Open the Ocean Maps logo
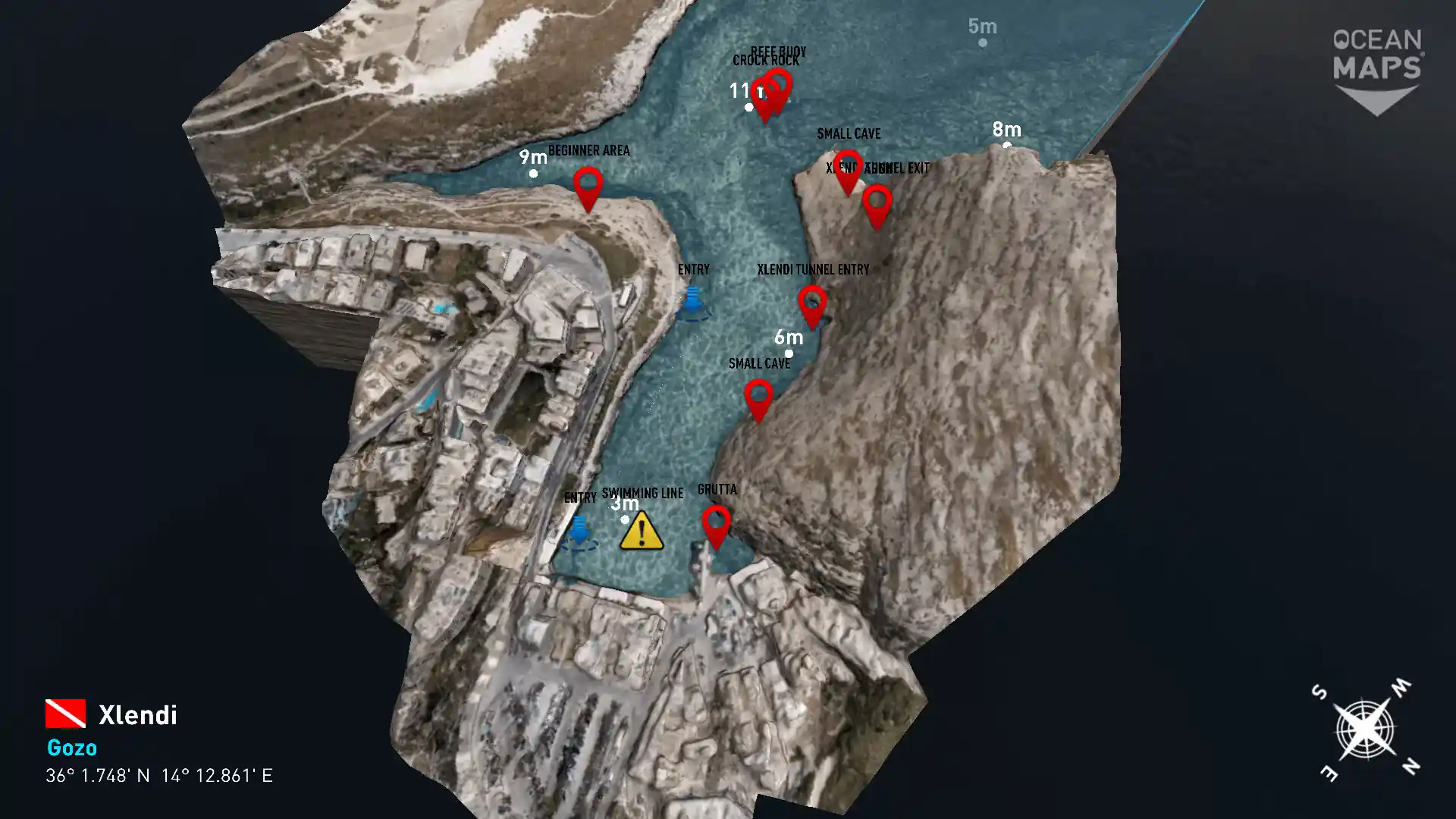Image resolution: width=1456 pixels, height=819 pixels. click(x=1377, y=70)
